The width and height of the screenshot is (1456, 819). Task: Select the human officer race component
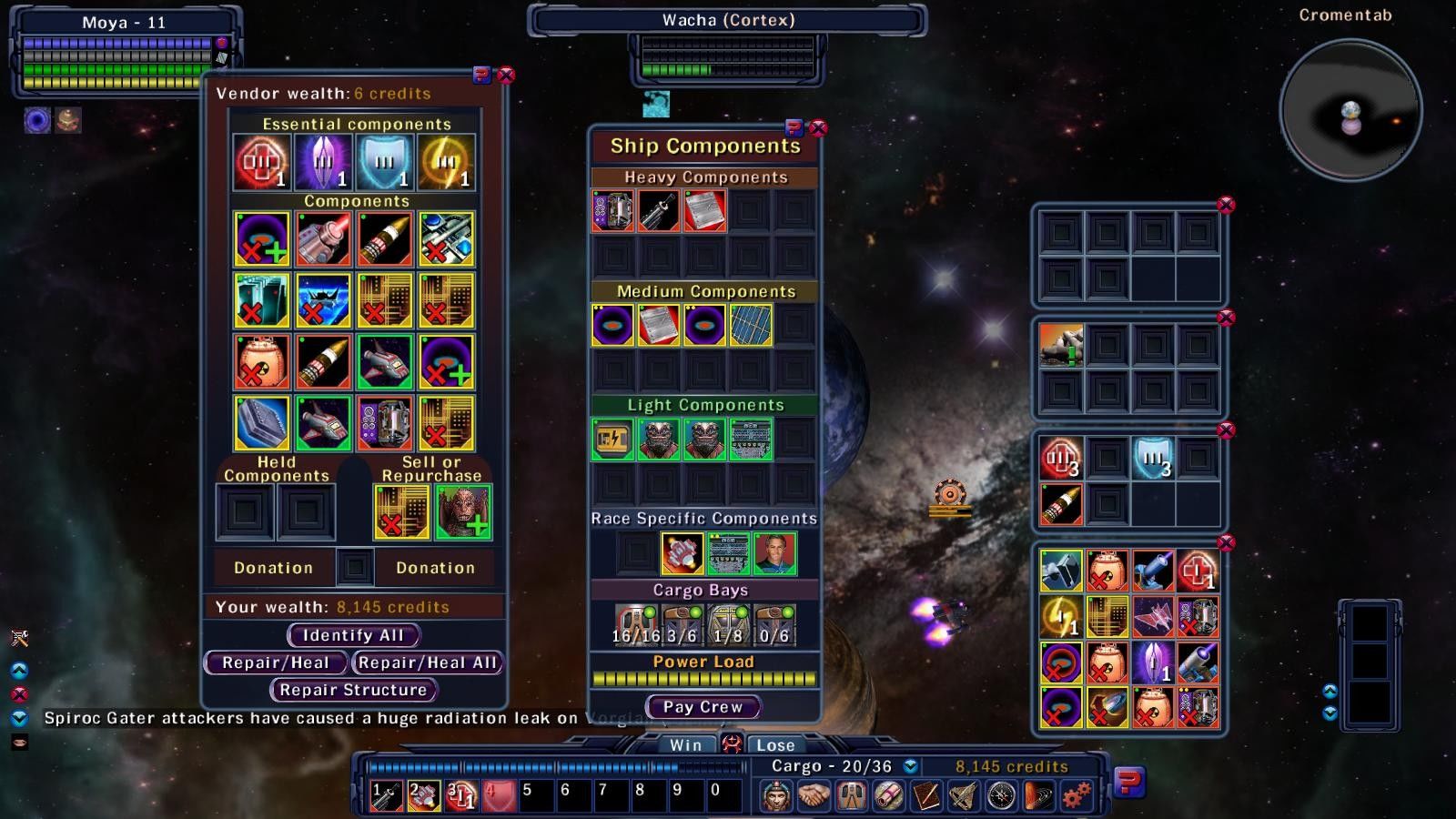tap(774, 552)
